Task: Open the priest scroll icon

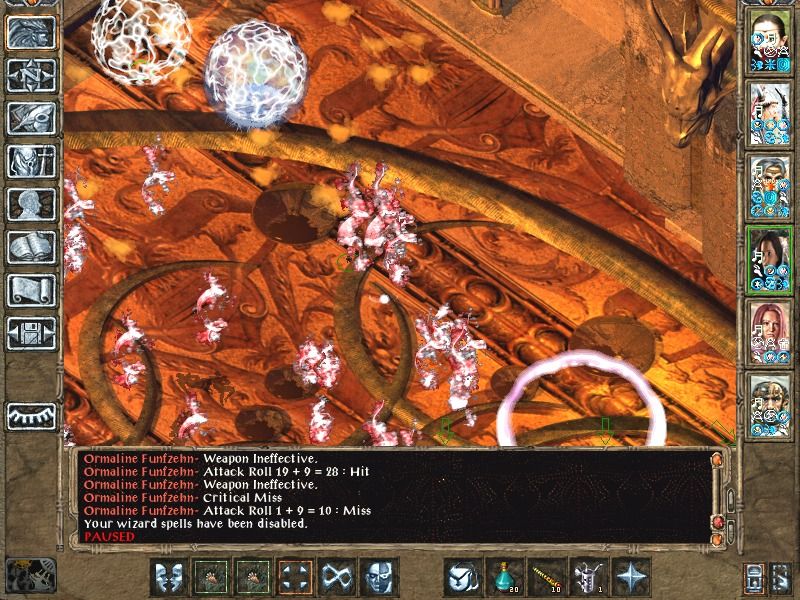Action: [30, 290]
